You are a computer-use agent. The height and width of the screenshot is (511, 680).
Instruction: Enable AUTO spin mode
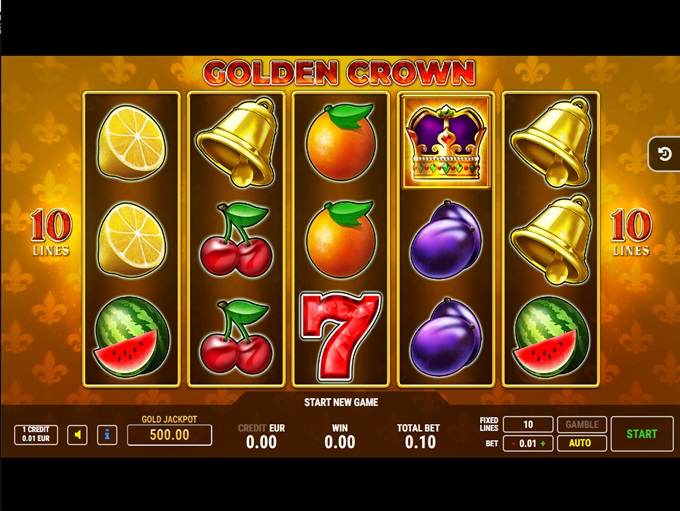pyautogui.click(x=580, y=443)
